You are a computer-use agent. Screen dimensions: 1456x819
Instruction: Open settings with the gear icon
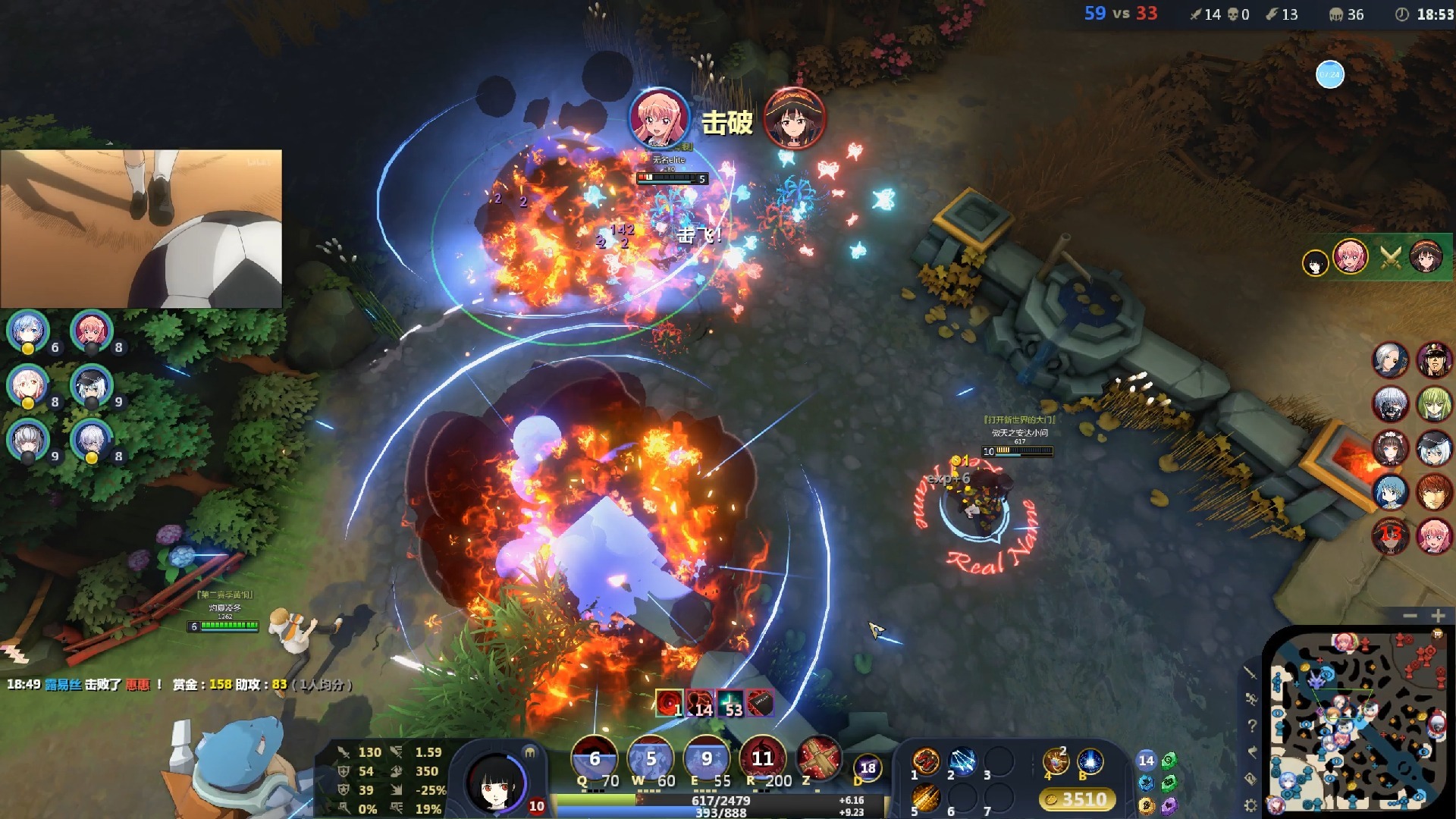click(x=1250, y=805)
